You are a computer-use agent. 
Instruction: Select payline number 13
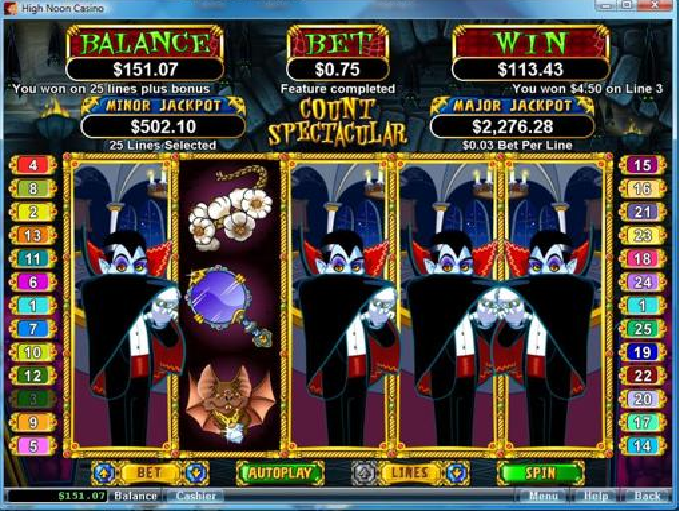click(x=34, y=235)
